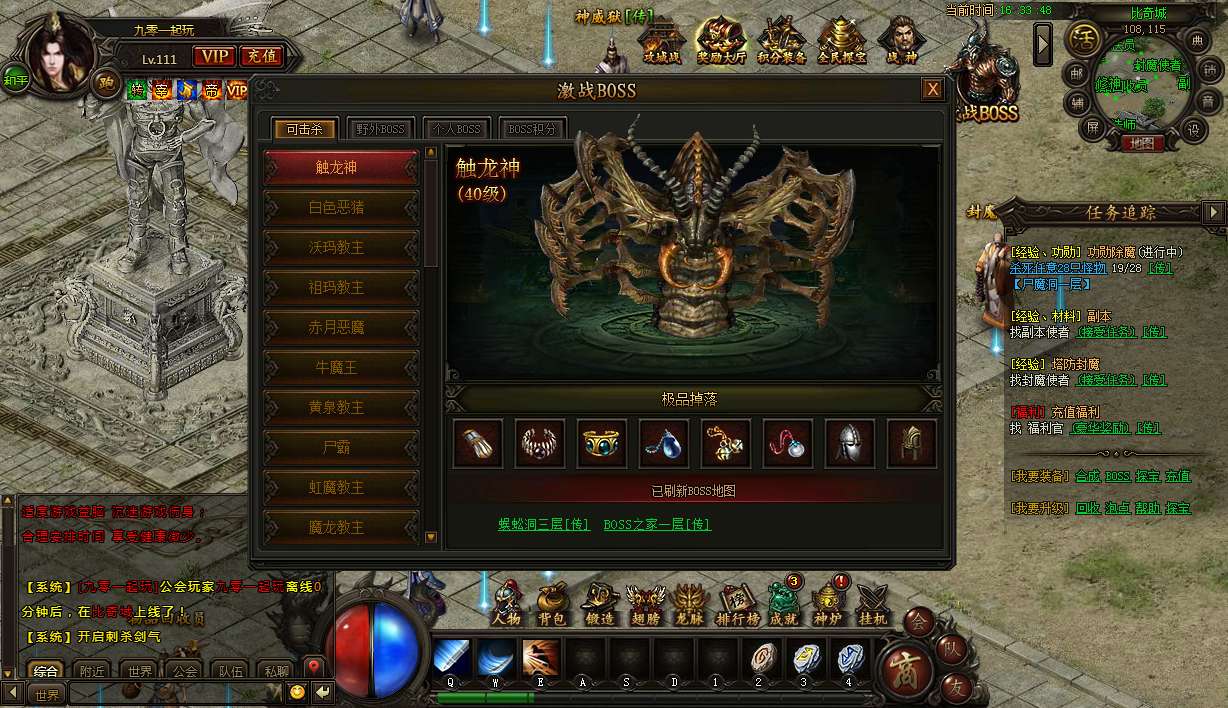Open the 锻造 forging menu
1228x708 pixels.
point(599,602)
